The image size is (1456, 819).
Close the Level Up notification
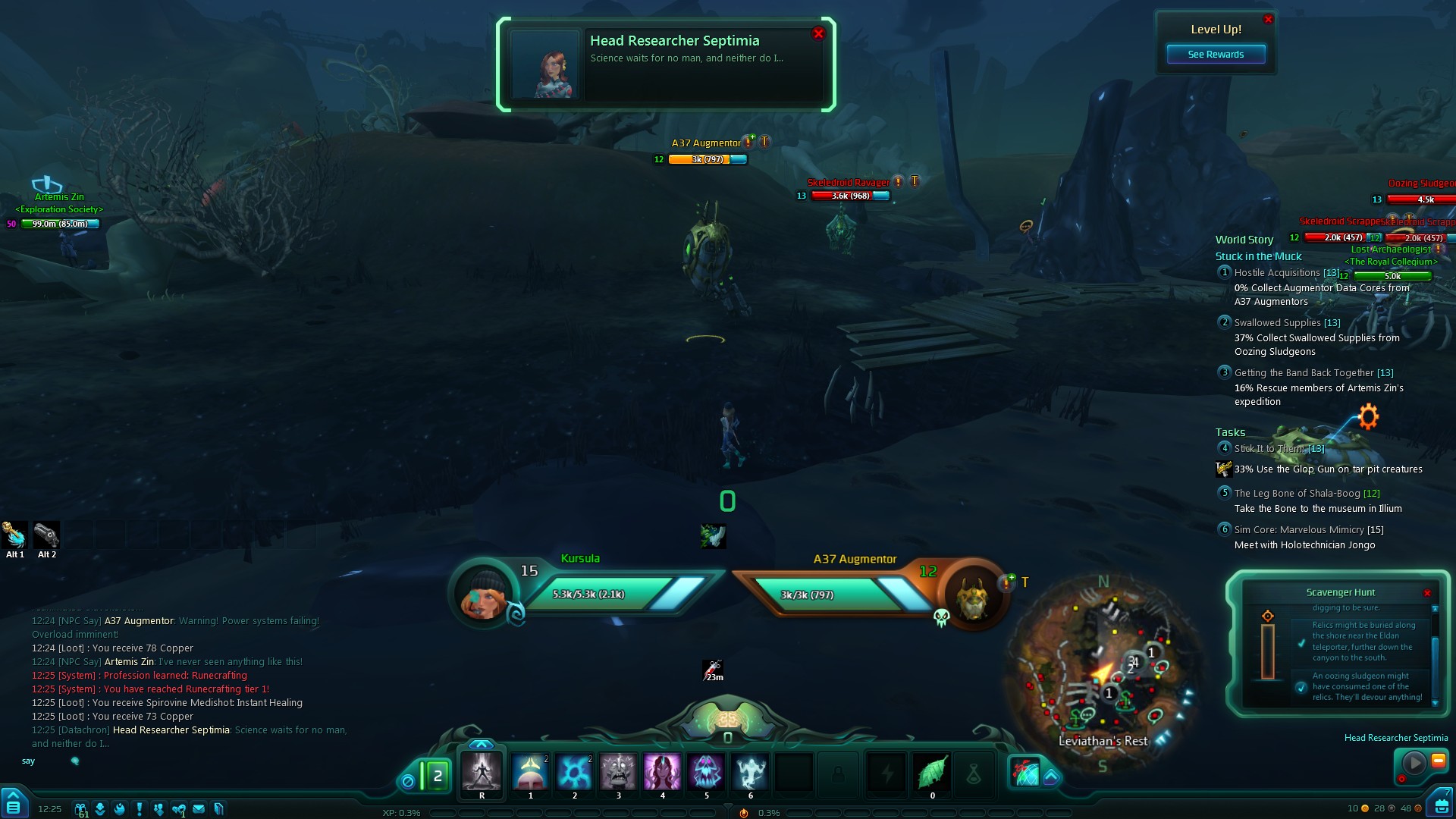(x=1268, y=20)
